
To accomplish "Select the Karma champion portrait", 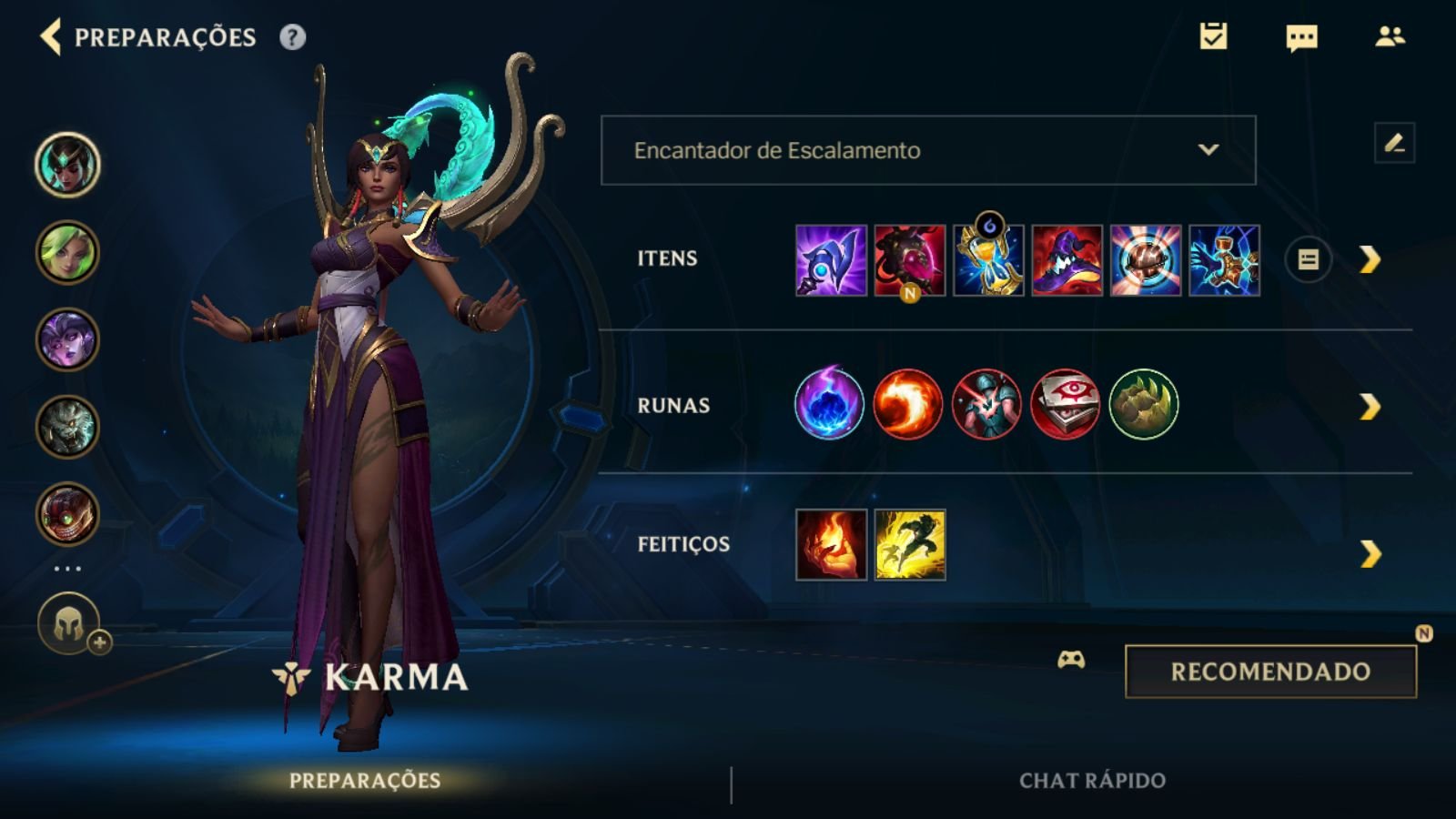I will (67, 165).
